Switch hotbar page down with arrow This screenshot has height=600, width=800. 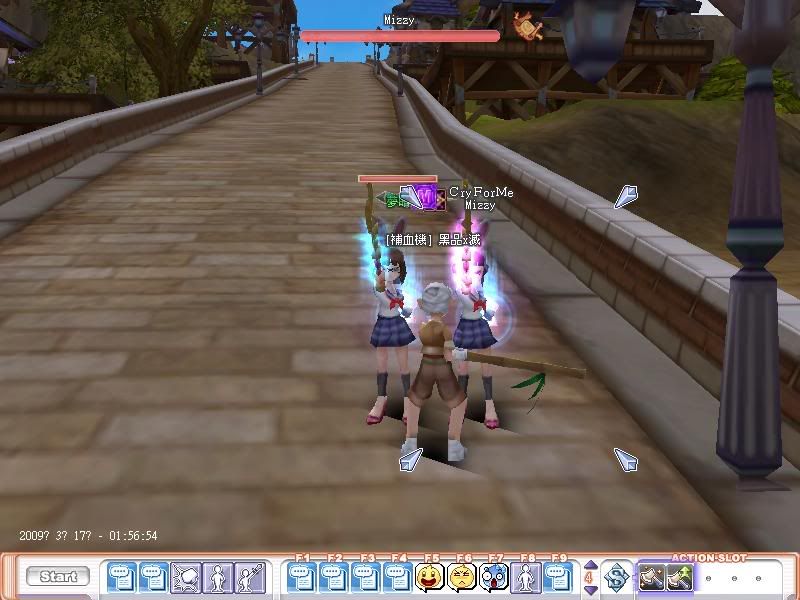click(x=589, y=587)
